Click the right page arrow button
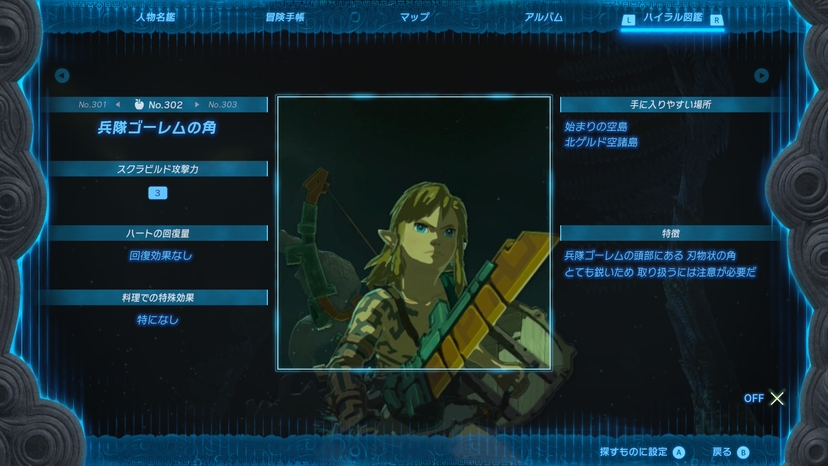The width and height of the screenshot is (828, 466). click(762, 76)
